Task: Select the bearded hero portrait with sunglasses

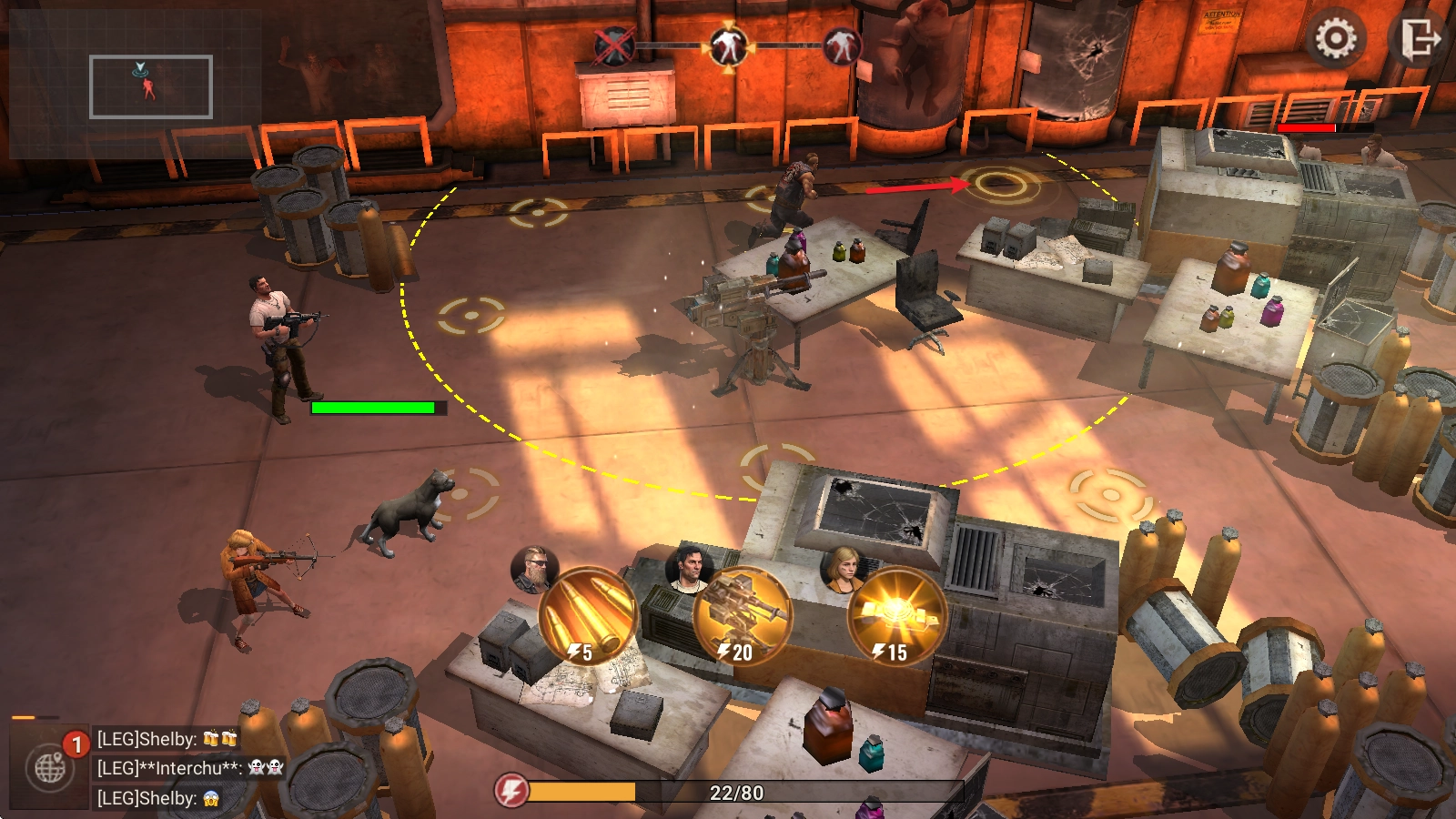Action: (x=534, y=569)
